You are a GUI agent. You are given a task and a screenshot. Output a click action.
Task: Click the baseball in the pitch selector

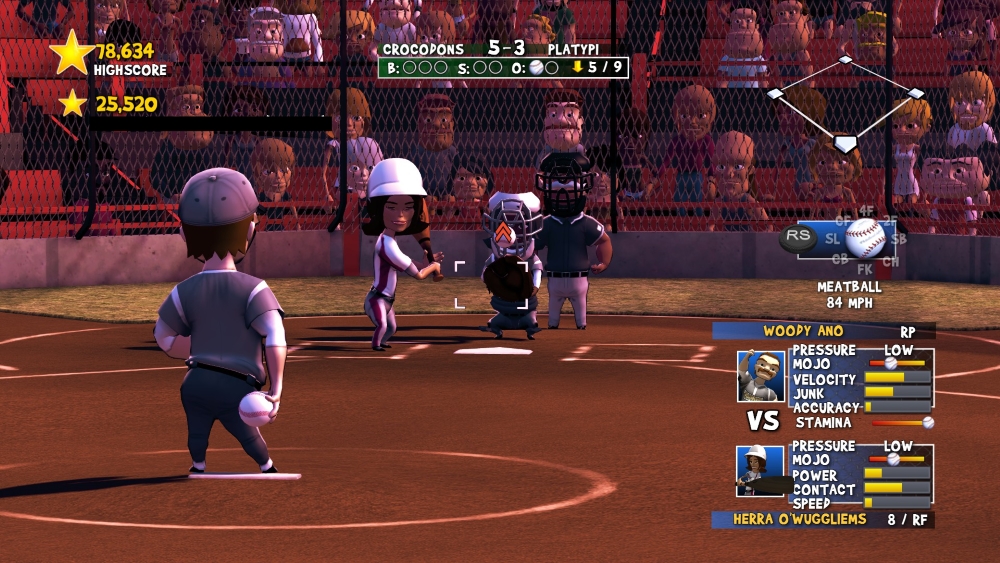coord(865,239)
